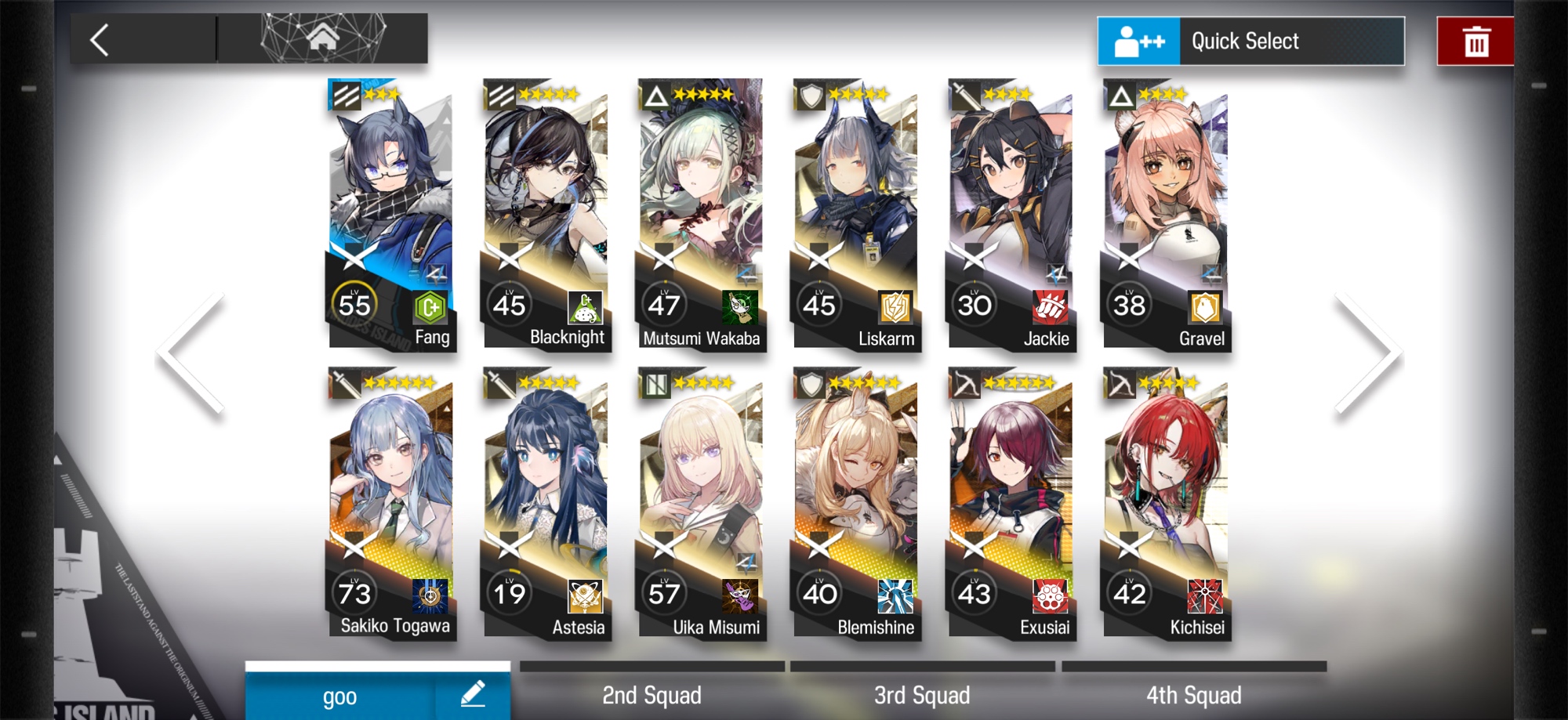Image resolution: width=1568 pixels, height=720 pixels.
Task: Rename the squad with the pencil icon
Action: point(472,694)
